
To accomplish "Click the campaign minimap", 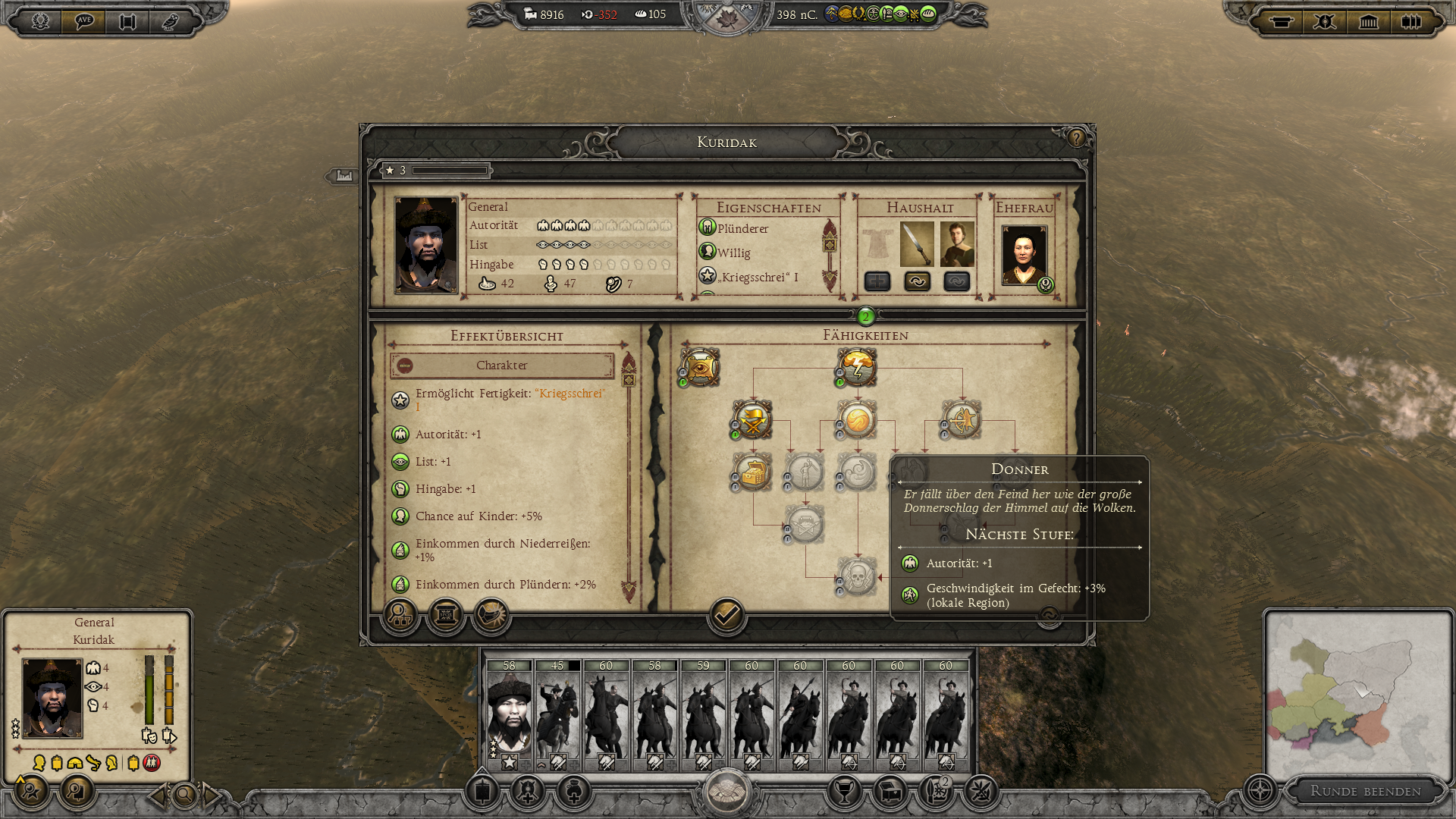I will (1357, 694).
